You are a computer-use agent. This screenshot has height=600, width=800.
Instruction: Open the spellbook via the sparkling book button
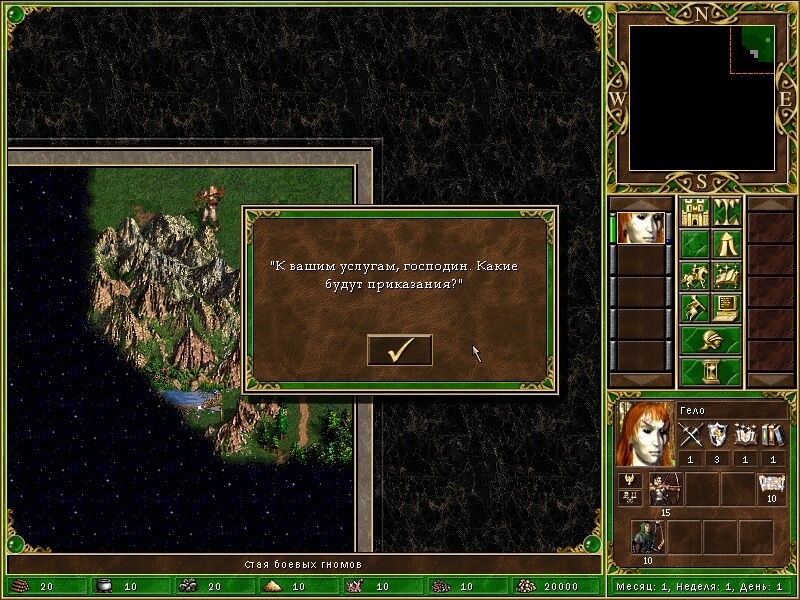726,275
